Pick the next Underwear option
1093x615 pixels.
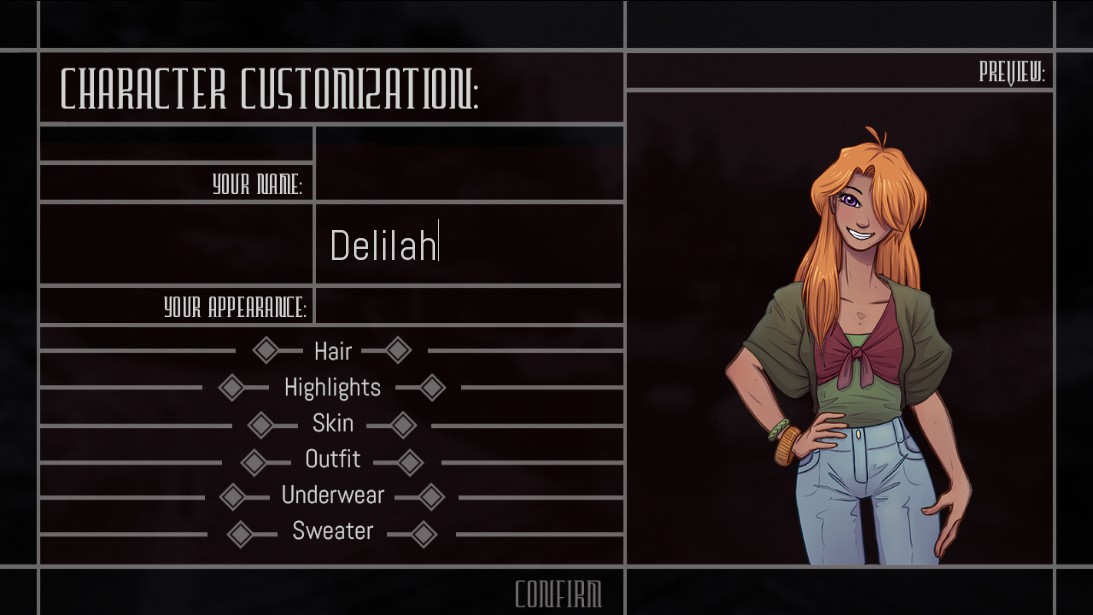432,496
